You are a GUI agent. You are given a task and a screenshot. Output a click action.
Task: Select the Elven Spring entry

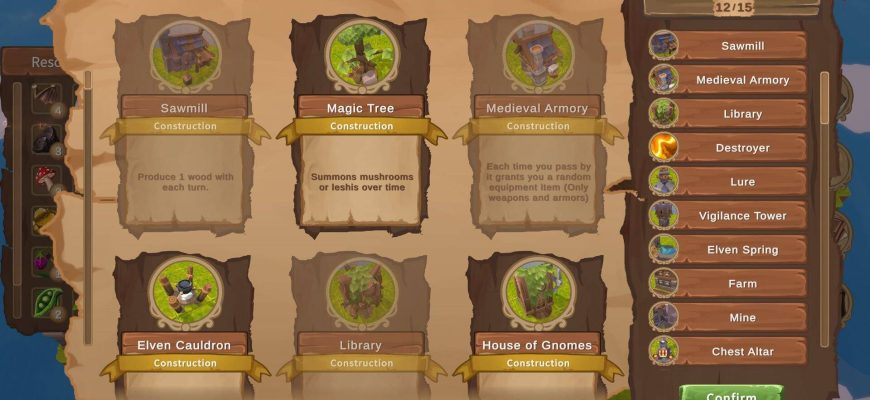coord(741,250)
